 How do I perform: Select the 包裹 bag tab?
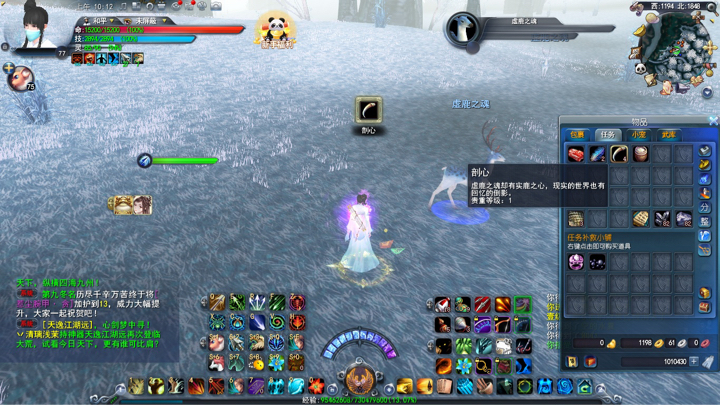pos(578,134)
